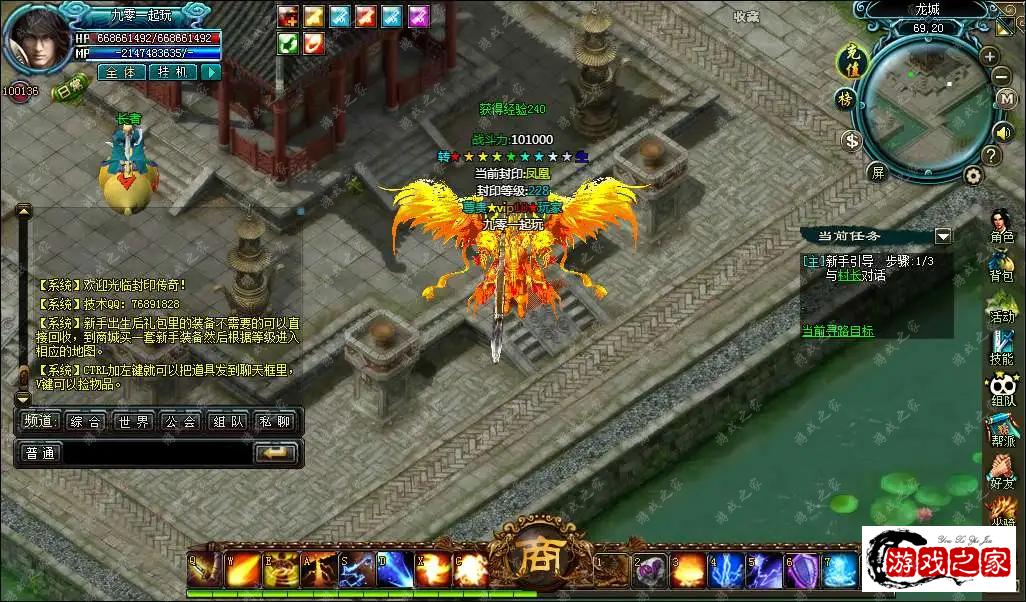Switch chat to the 世界 channel tab

tap(132, 422)
